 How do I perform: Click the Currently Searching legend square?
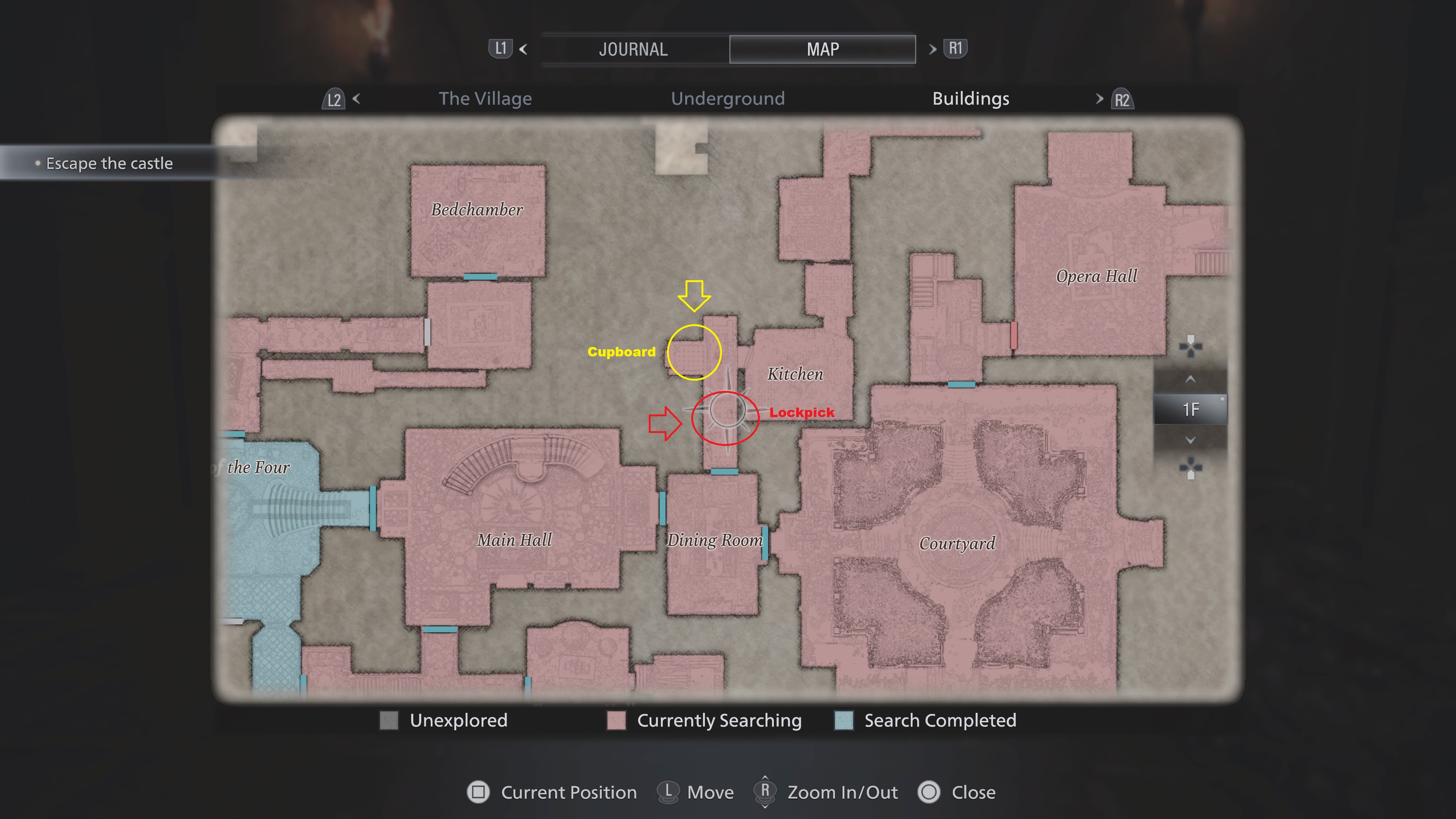click(x=616, y=721)
